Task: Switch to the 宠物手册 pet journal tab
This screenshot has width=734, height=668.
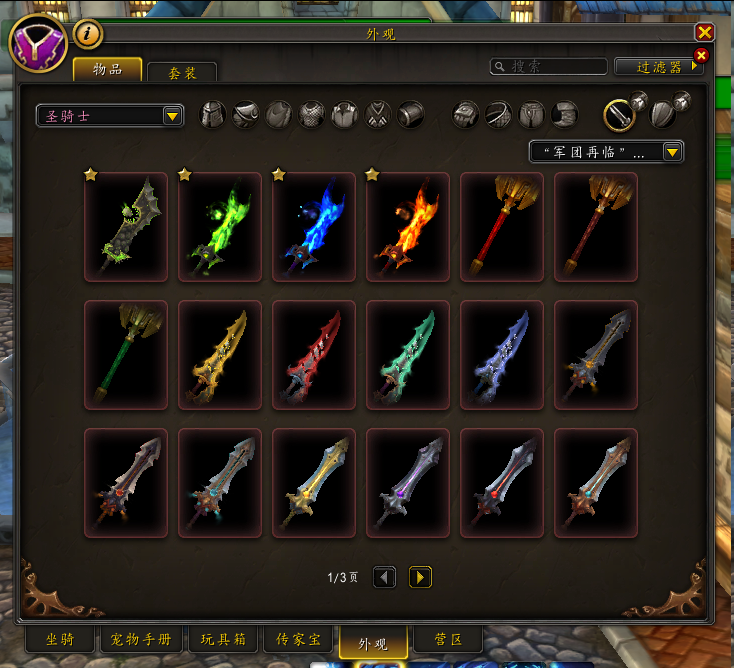Action: [x=141, y=640]
